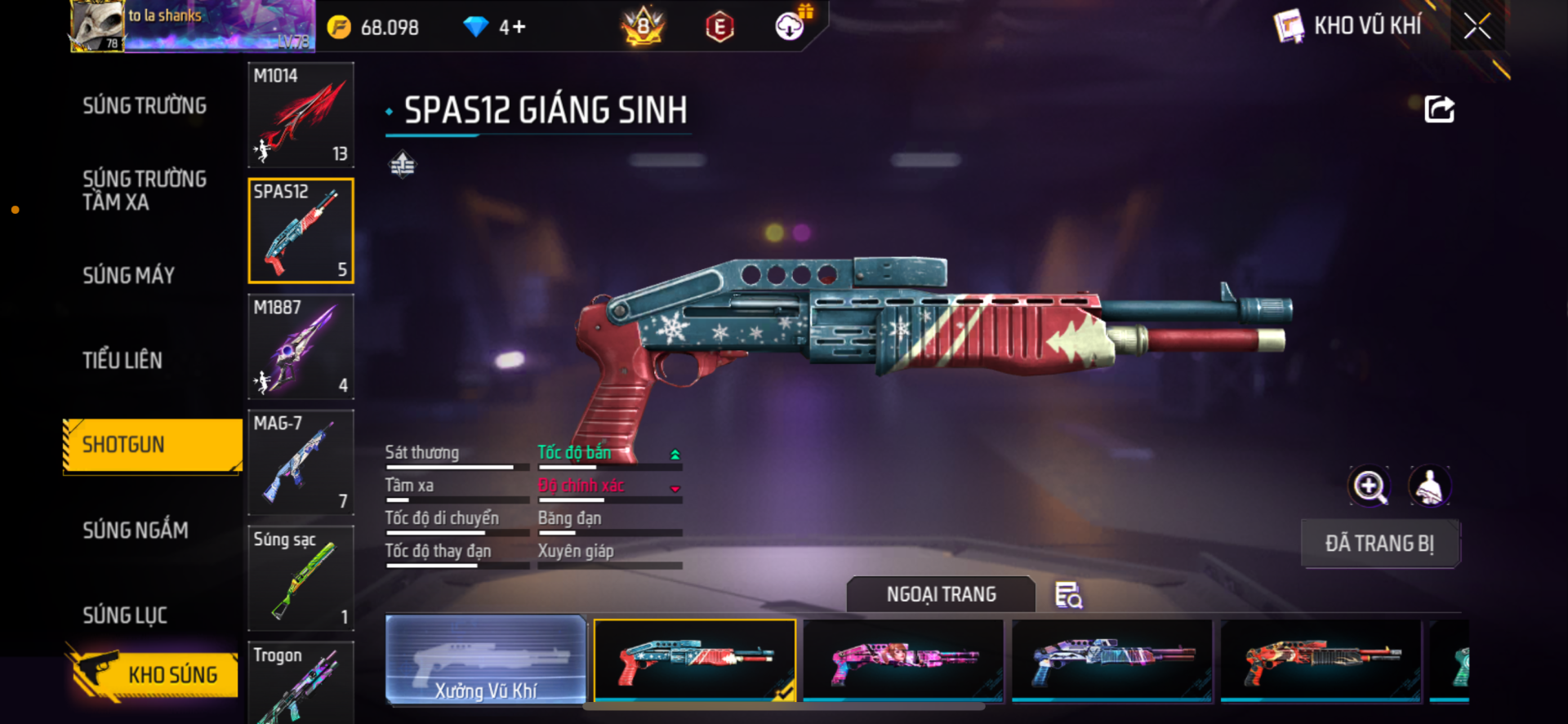Open the player profile banner

tap(193, 26)
